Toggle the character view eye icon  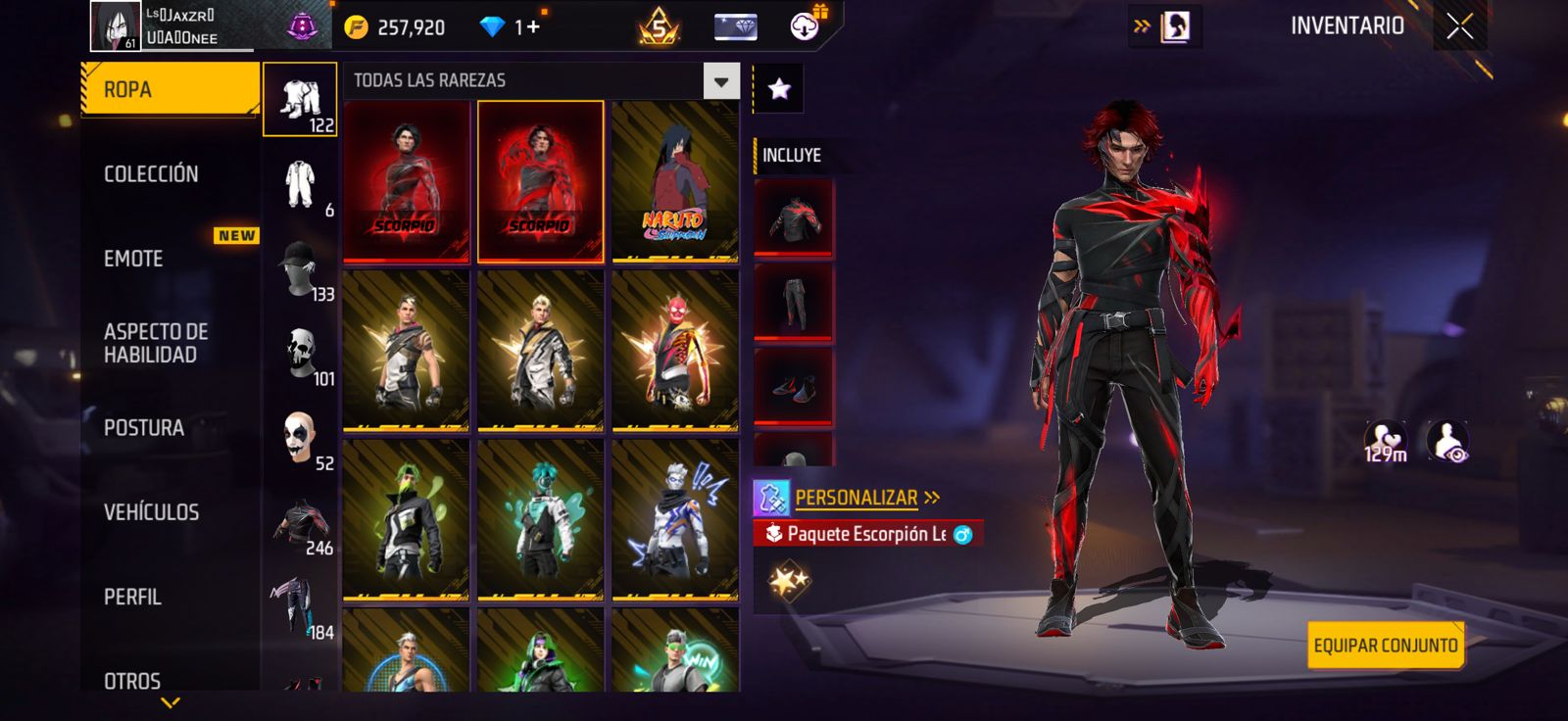(x=1447, y=442)
